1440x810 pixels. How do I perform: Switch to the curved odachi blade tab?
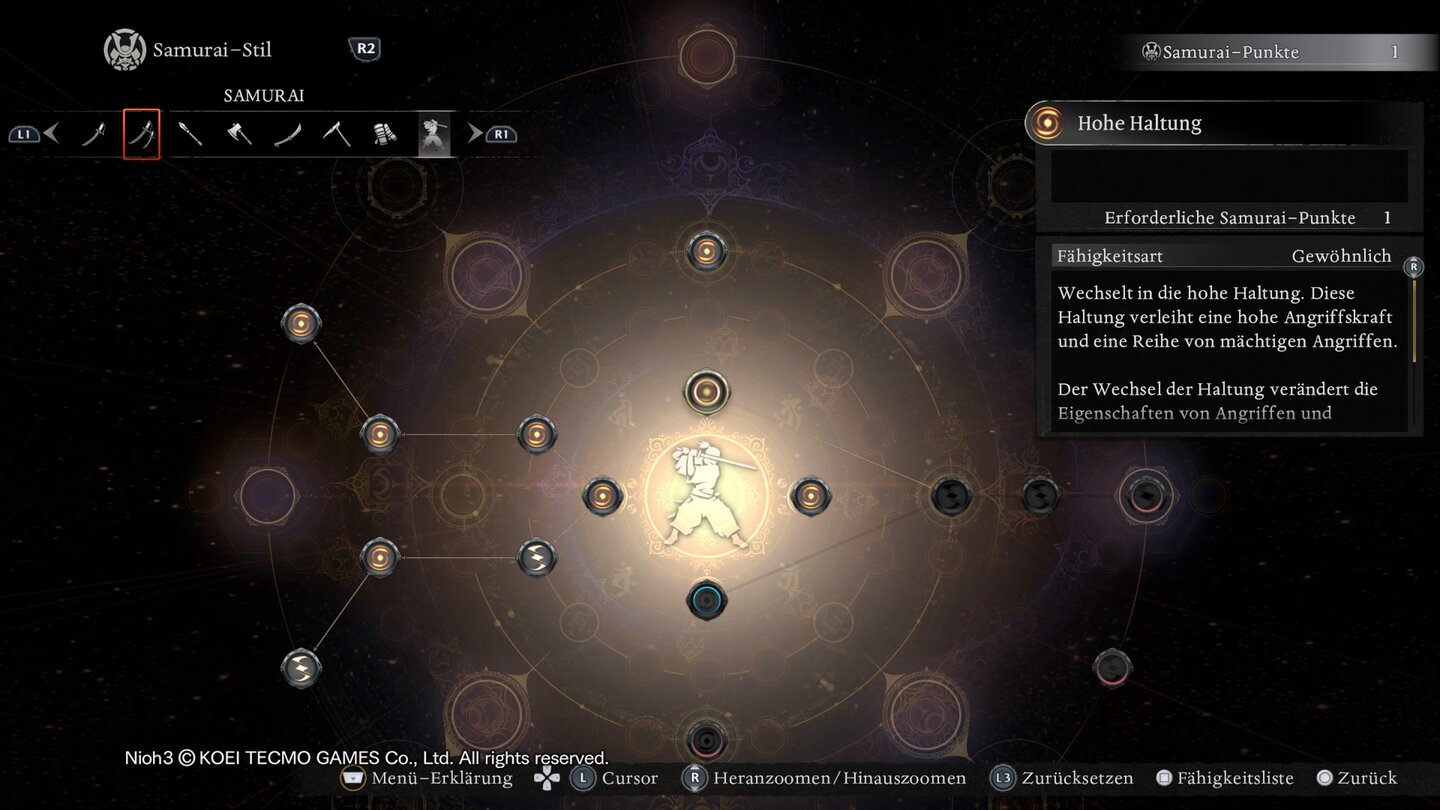click(x=288, y=134)
